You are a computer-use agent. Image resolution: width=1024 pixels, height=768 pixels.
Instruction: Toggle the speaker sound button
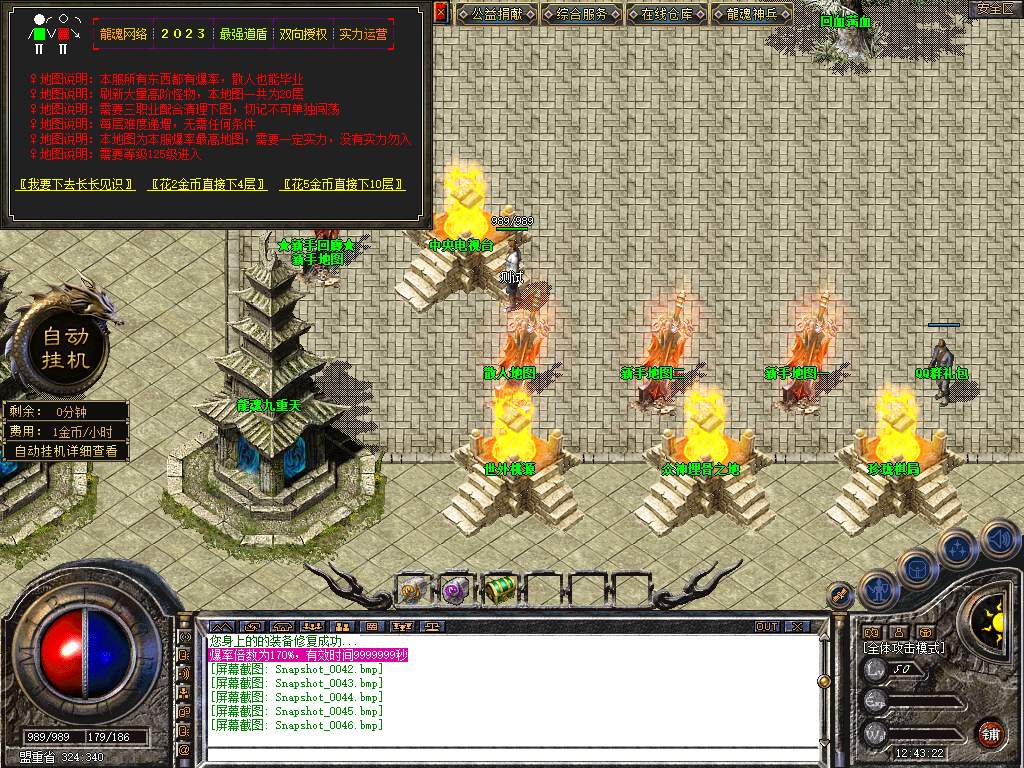point(998,538)
